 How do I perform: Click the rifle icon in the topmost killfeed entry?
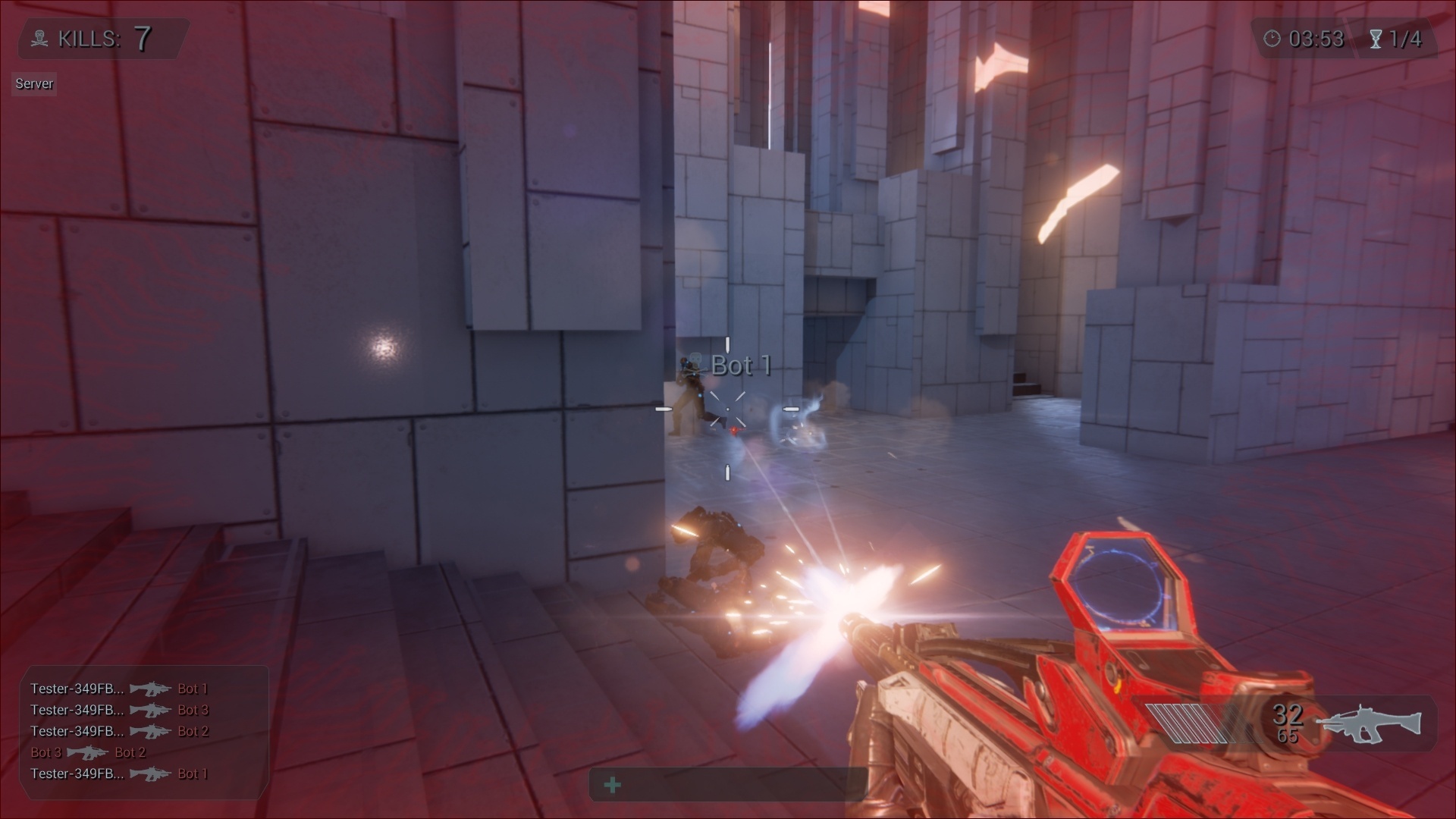150,689
